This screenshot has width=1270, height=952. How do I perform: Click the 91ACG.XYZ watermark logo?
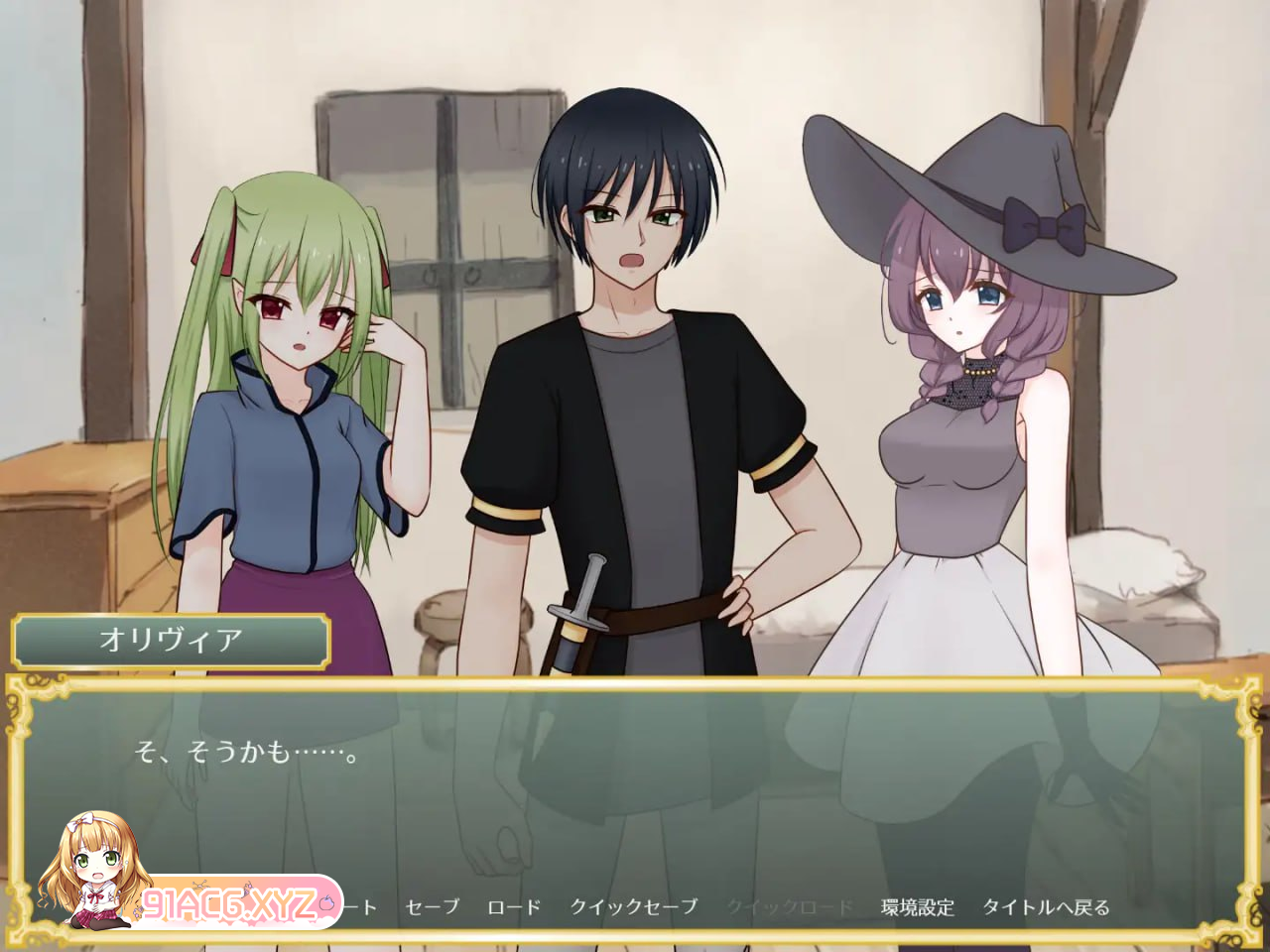(230, 902)
